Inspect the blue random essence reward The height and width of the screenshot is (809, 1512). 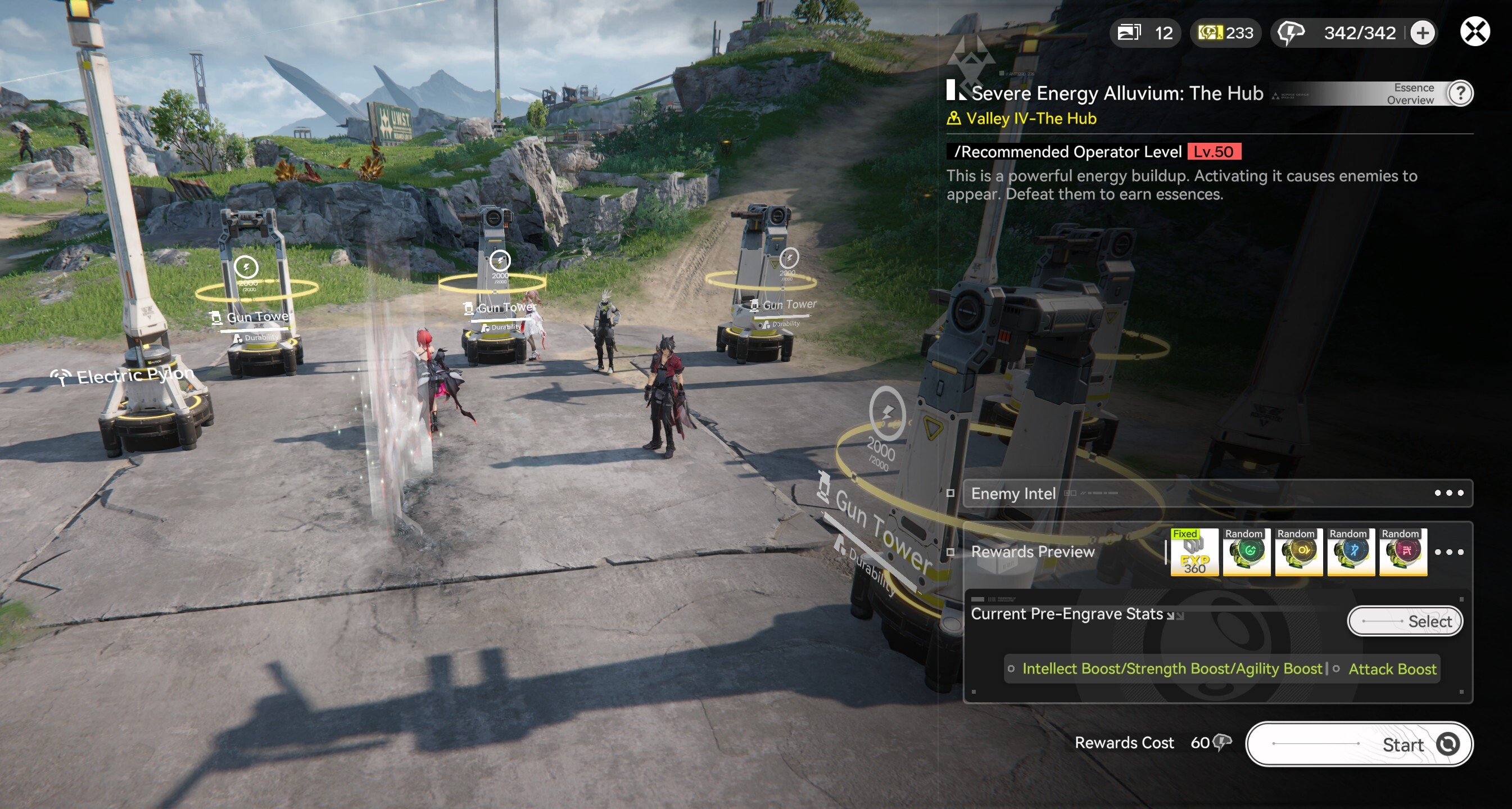click(x=1351, y=552)
